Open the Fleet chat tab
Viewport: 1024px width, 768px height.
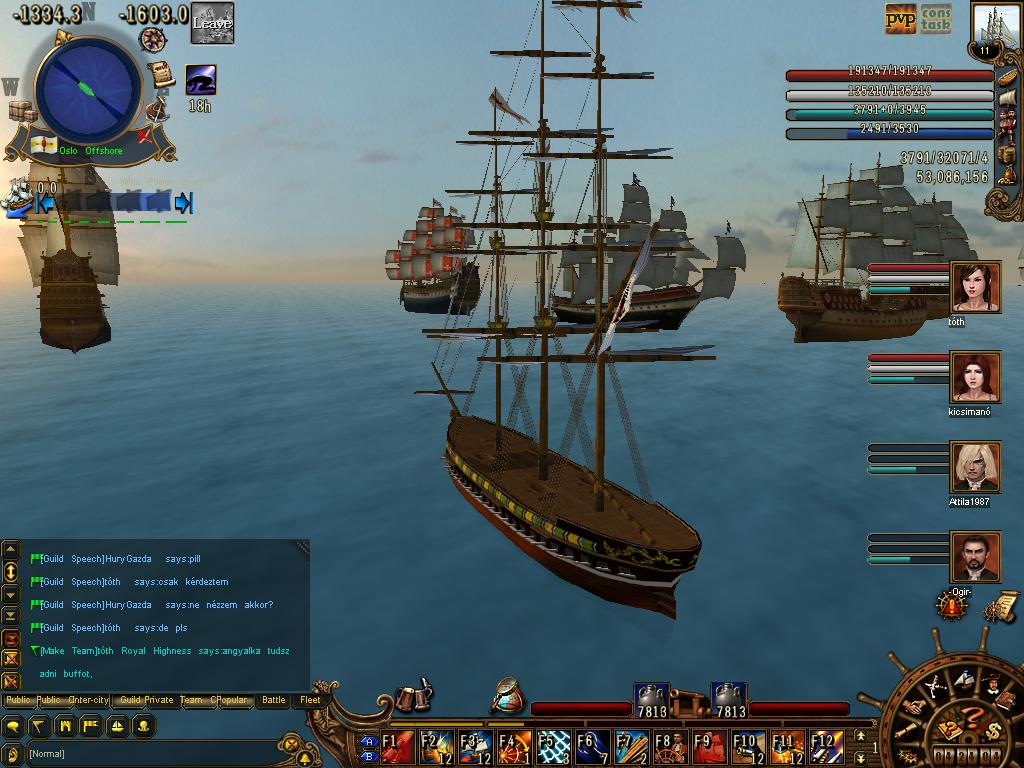coord(311,700)
